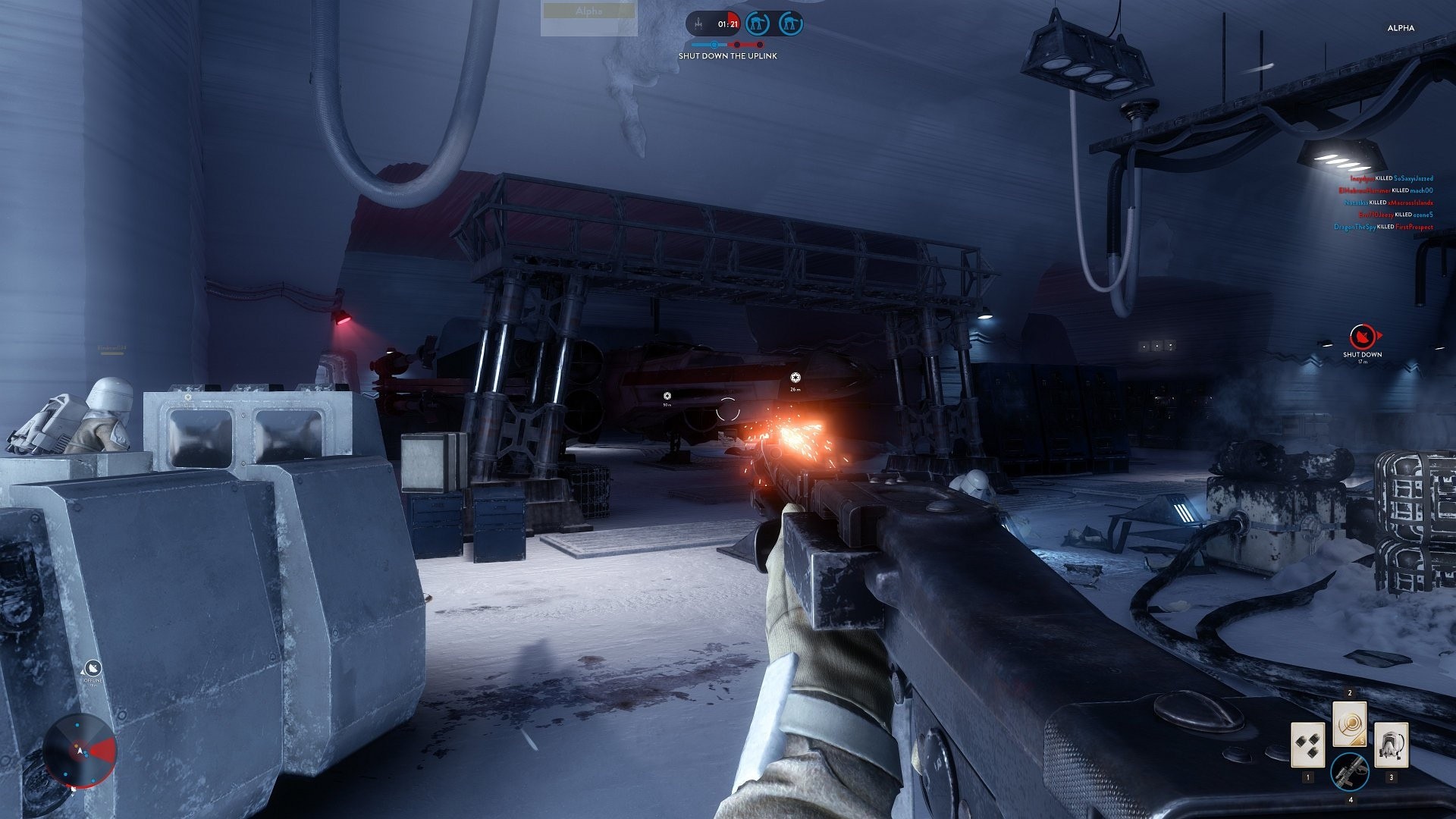
Task: Click the left AT-AT walker health icon
Action: (758, 24)
